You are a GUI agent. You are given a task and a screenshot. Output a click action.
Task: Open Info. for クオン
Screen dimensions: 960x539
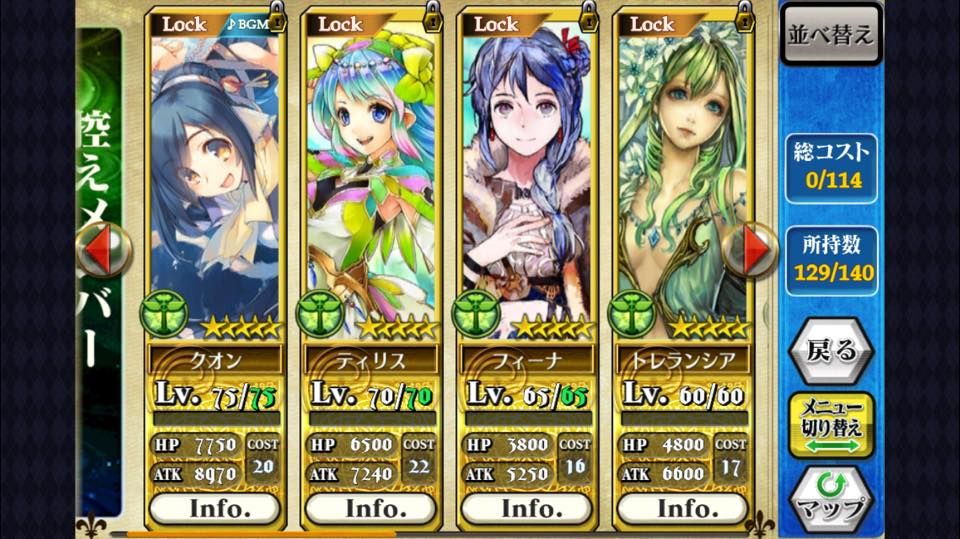(x=215, y=508)
